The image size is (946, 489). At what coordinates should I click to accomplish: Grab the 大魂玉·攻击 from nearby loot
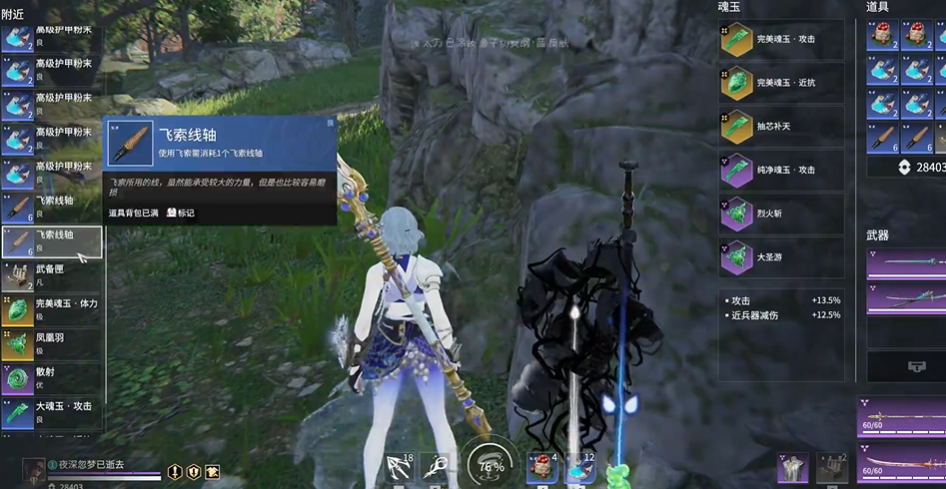(52, 412)
